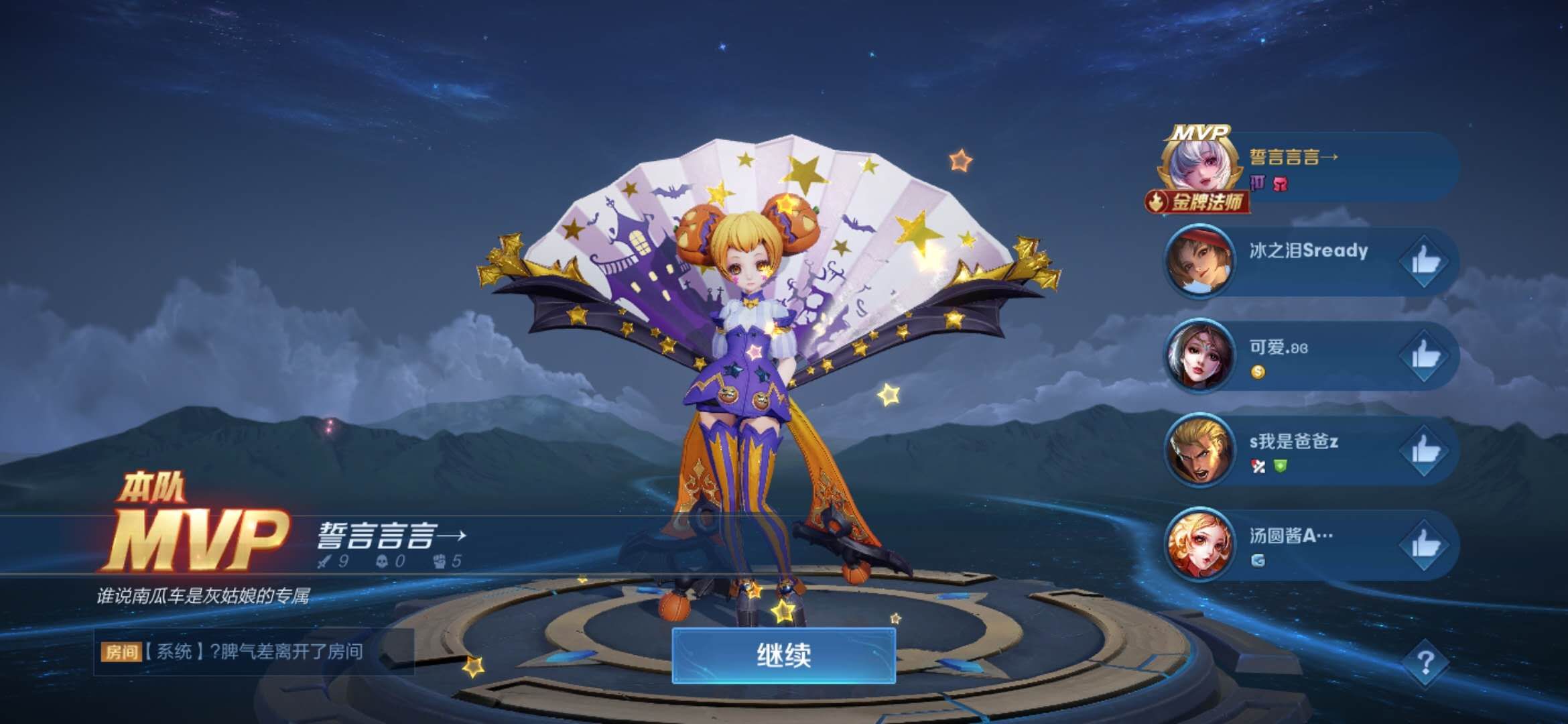Select s我是爸爸z's hero portrait
The width and height of the screenshot is (1568, 724).
[x=1199, y=450]
